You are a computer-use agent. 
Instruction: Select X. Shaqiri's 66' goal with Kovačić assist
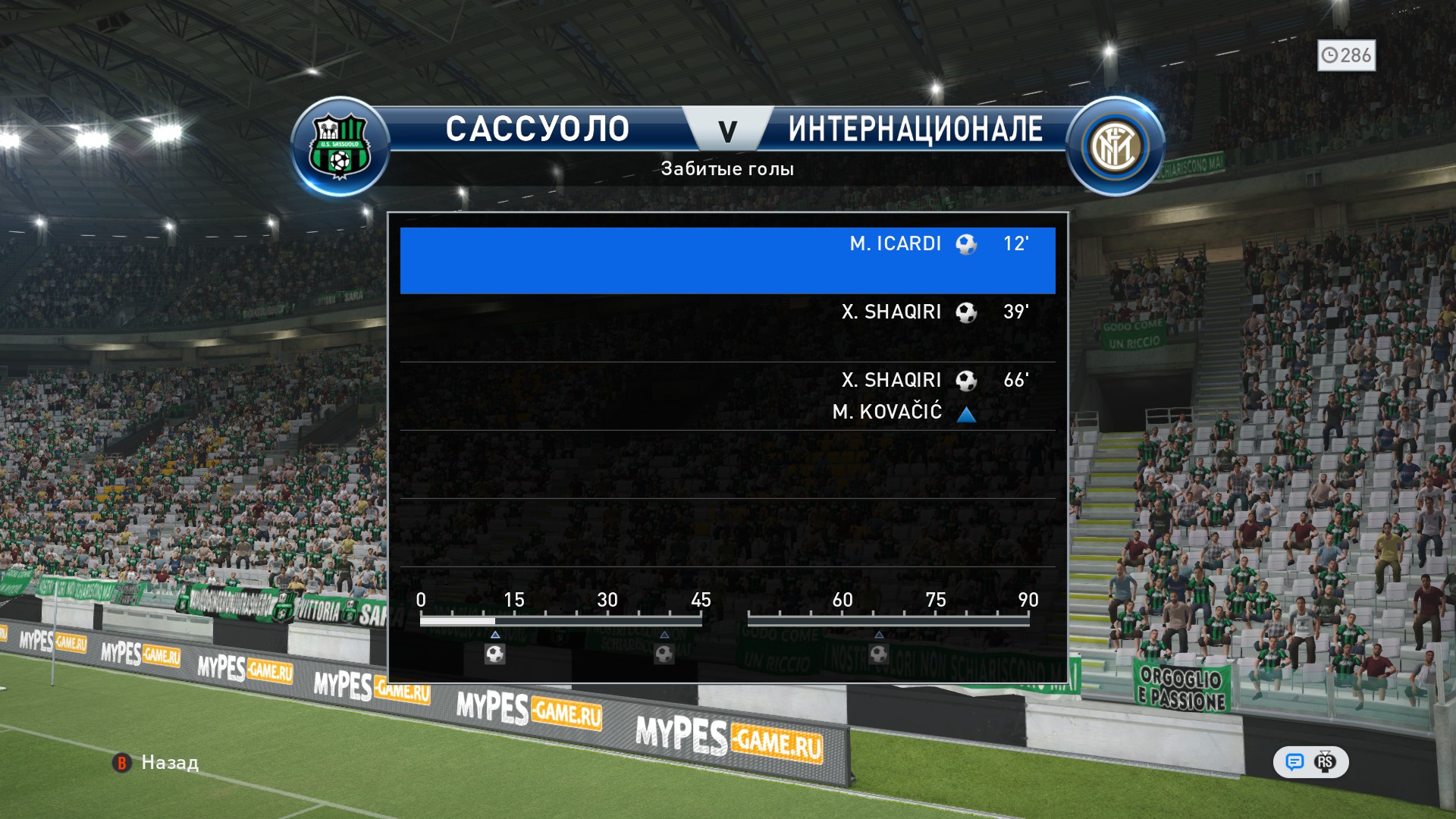[727, 395]
